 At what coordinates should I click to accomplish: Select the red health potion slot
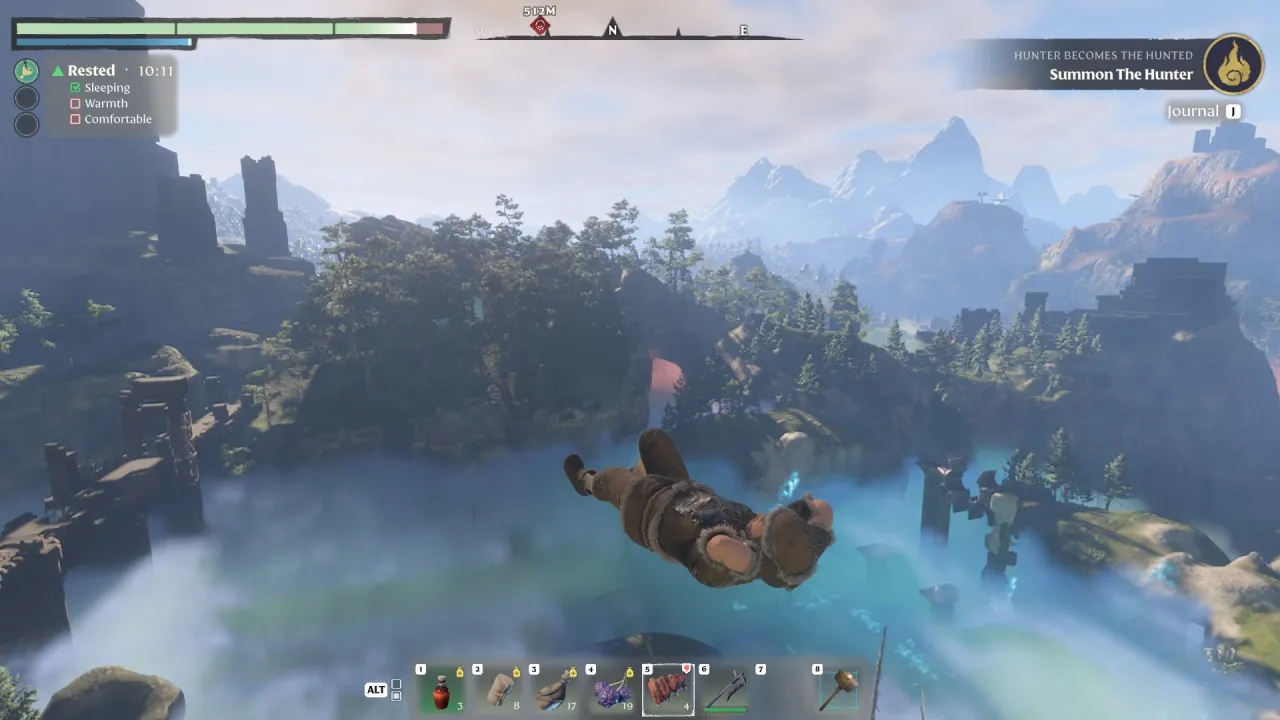click(441, 691)
